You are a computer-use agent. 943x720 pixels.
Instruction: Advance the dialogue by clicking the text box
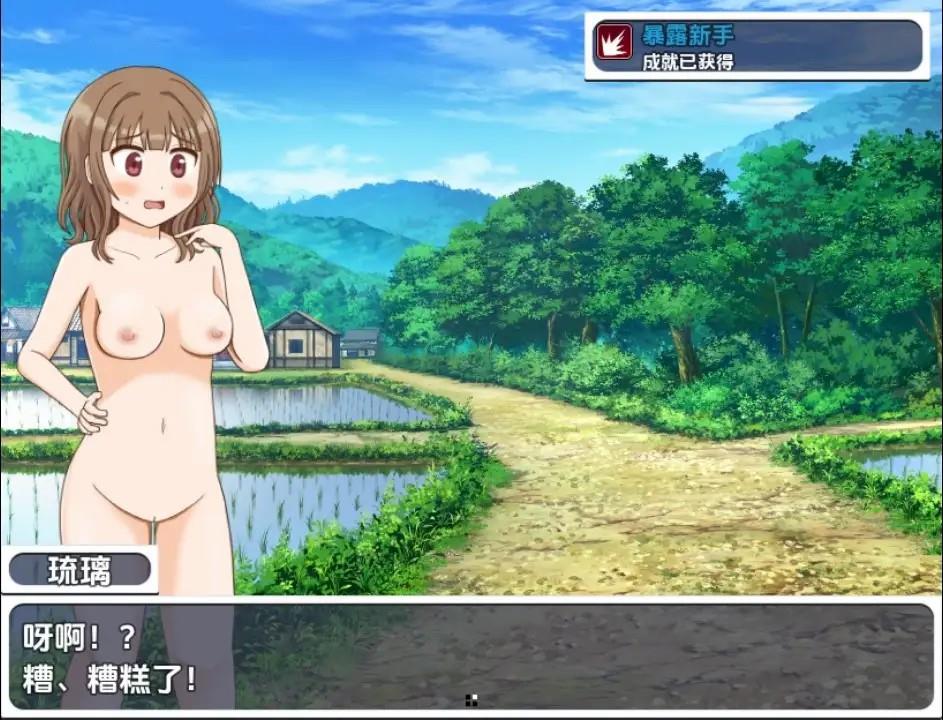[470, 655]
